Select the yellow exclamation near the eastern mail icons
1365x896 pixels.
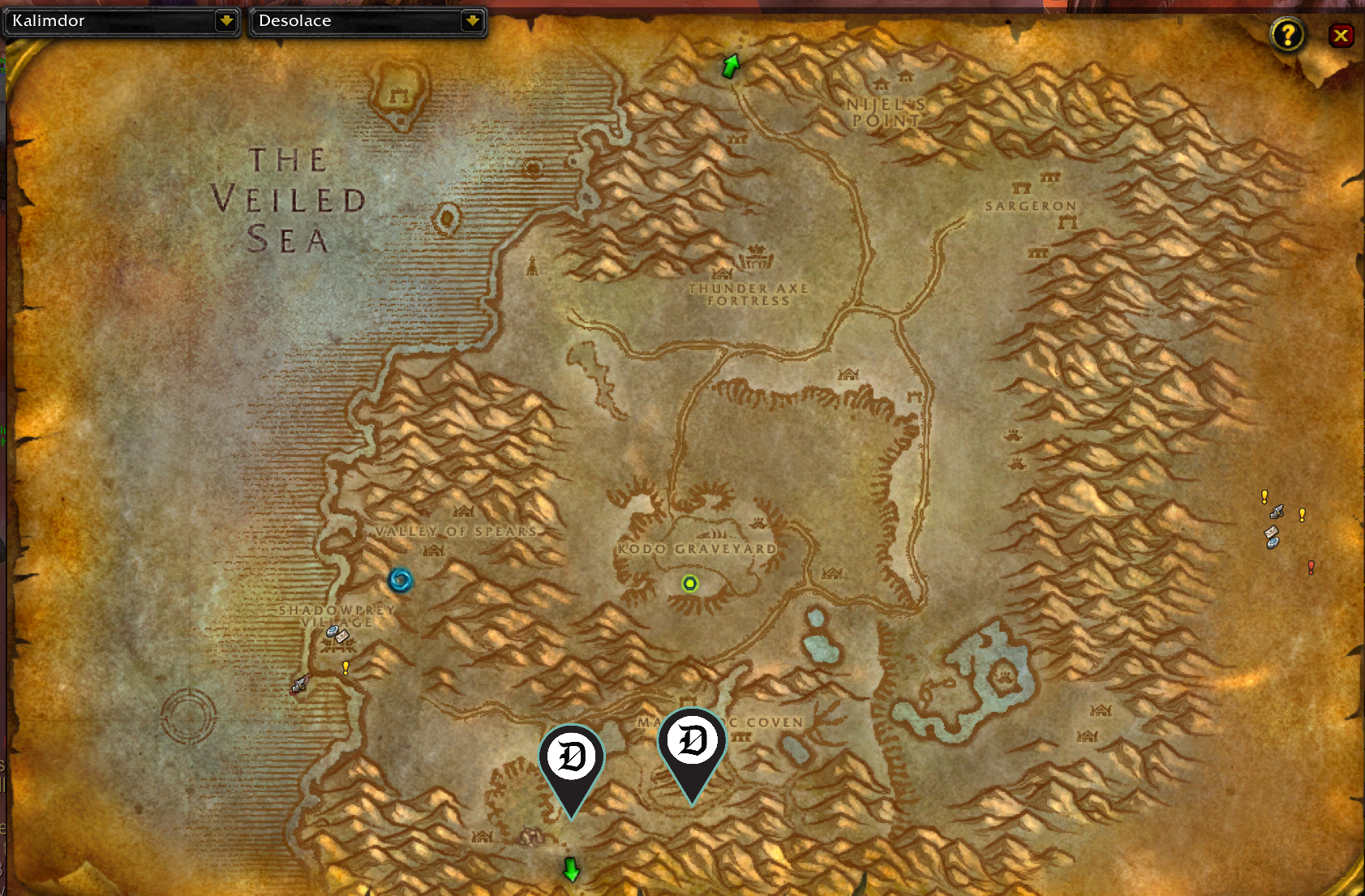pos(1303,516)
